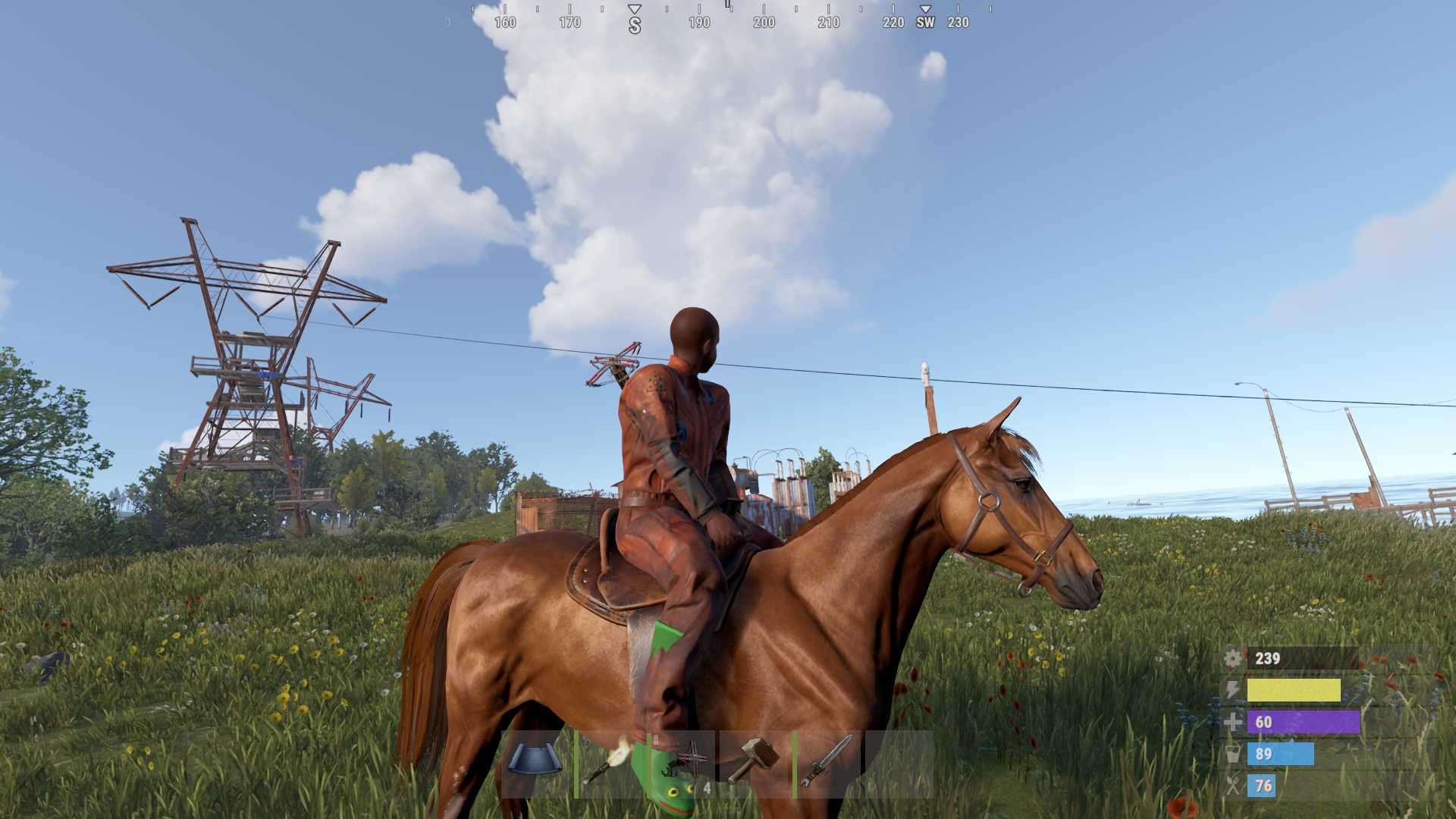Click the 200 mark on the compass strip
This screenshot has height=819, width=1456.
[x=762, y=22]
